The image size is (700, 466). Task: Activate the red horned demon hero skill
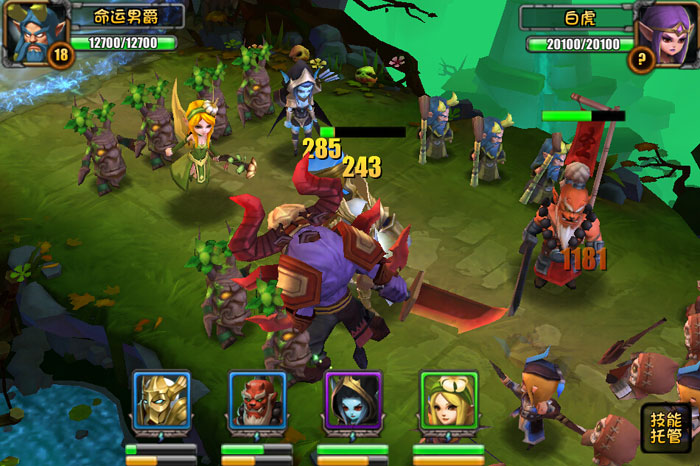pos(257,401)
